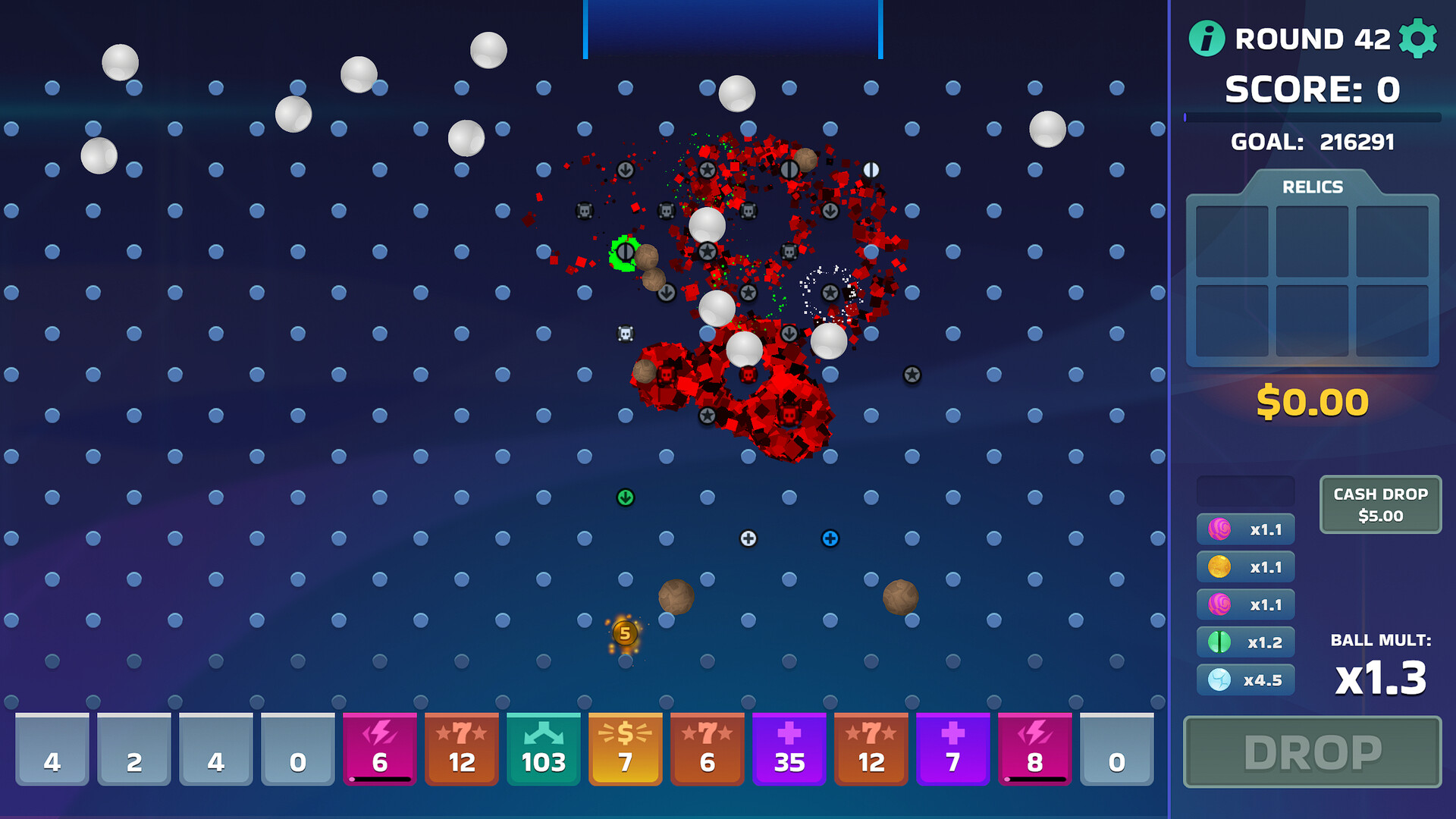Click the score progress bar under SCORE
1456x819 pixels.
pos(1313,118)
